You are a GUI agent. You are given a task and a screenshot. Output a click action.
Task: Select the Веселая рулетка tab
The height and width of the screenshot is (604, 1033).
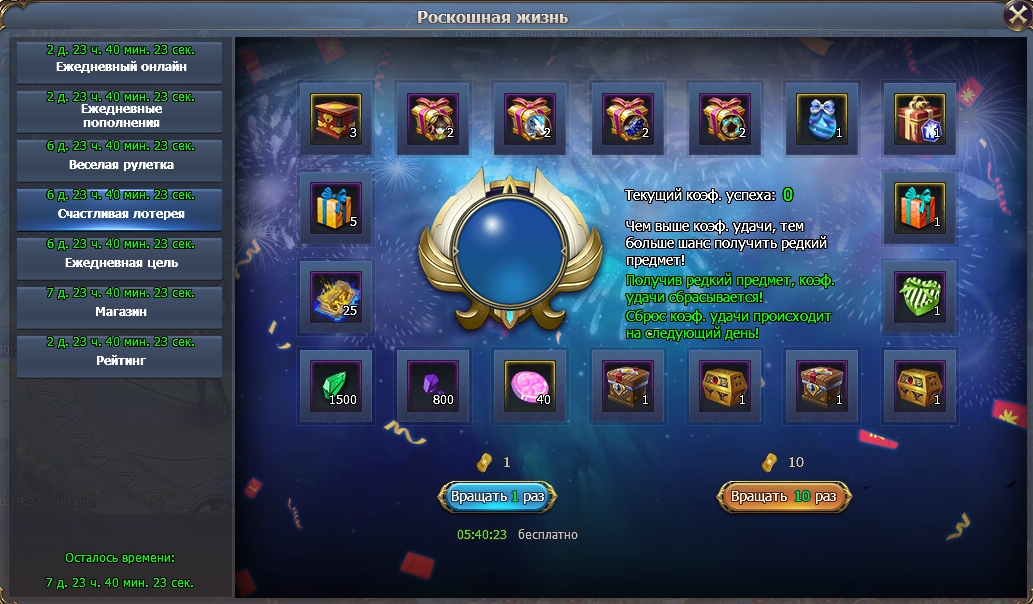click(x=119, y=159)
